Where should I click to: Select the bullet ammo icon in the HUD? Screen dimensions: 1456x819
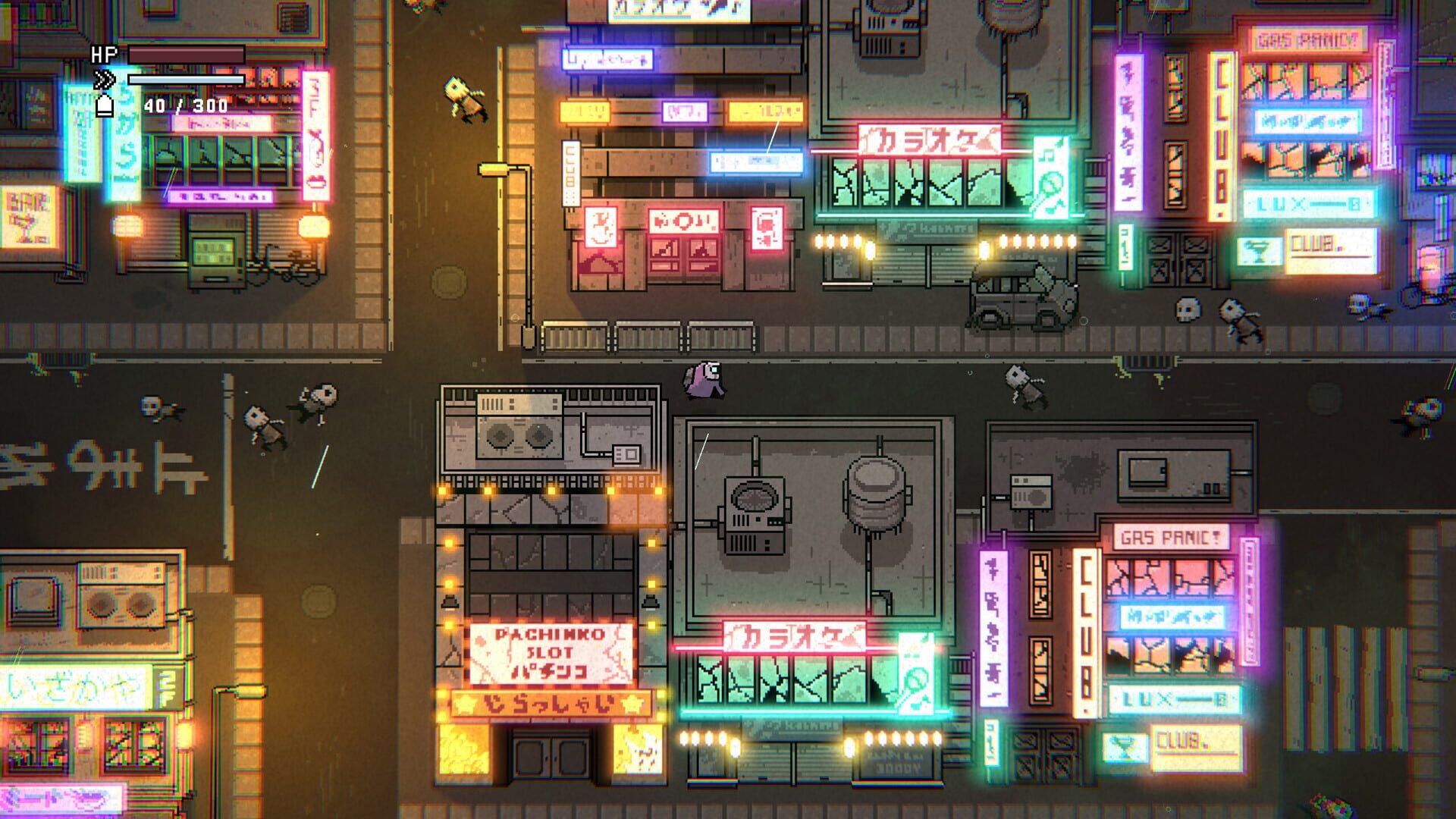point(106,107)
